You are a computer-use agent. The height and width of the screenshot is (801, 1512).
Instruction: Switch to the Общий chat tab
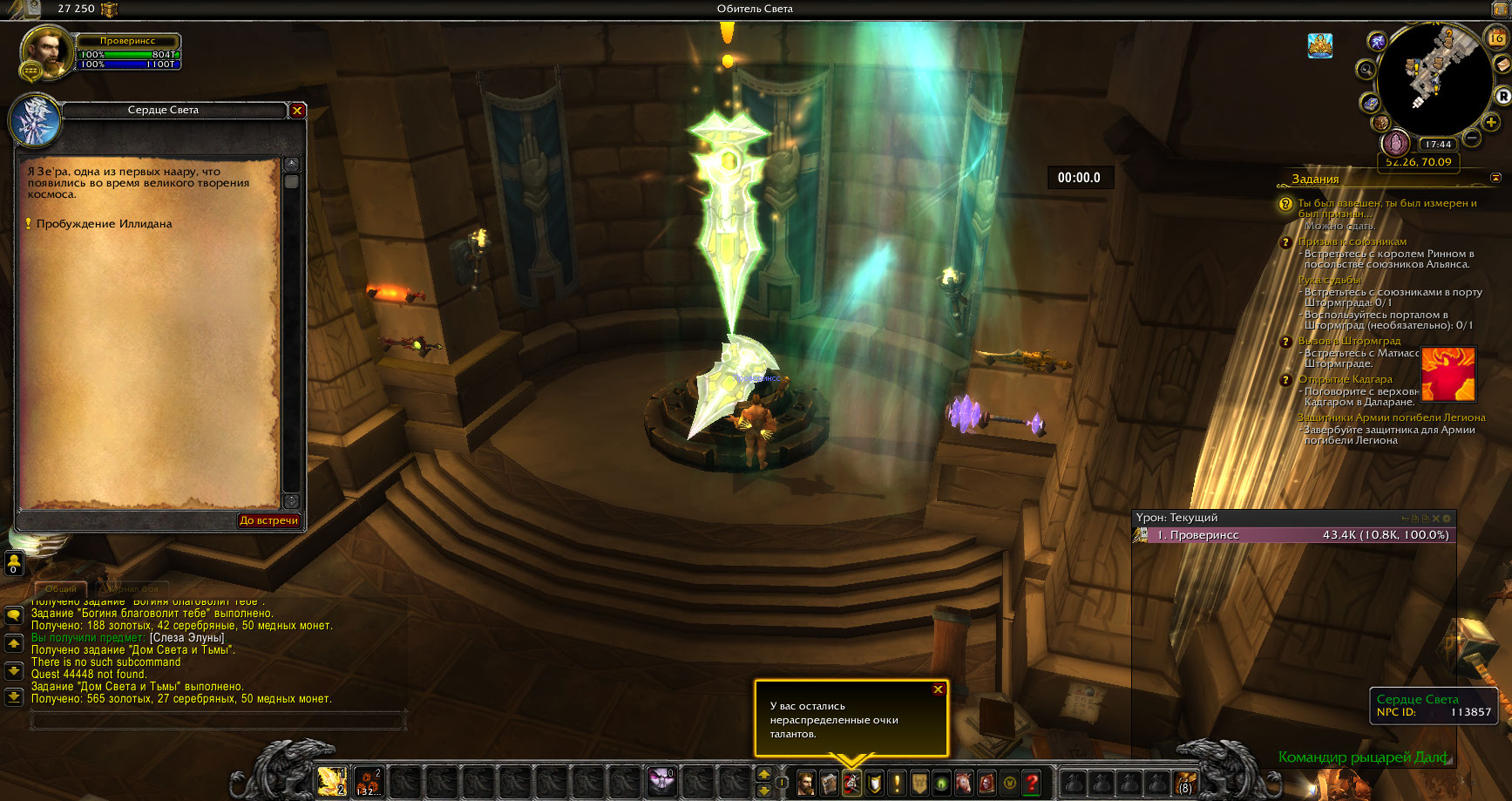60,589
